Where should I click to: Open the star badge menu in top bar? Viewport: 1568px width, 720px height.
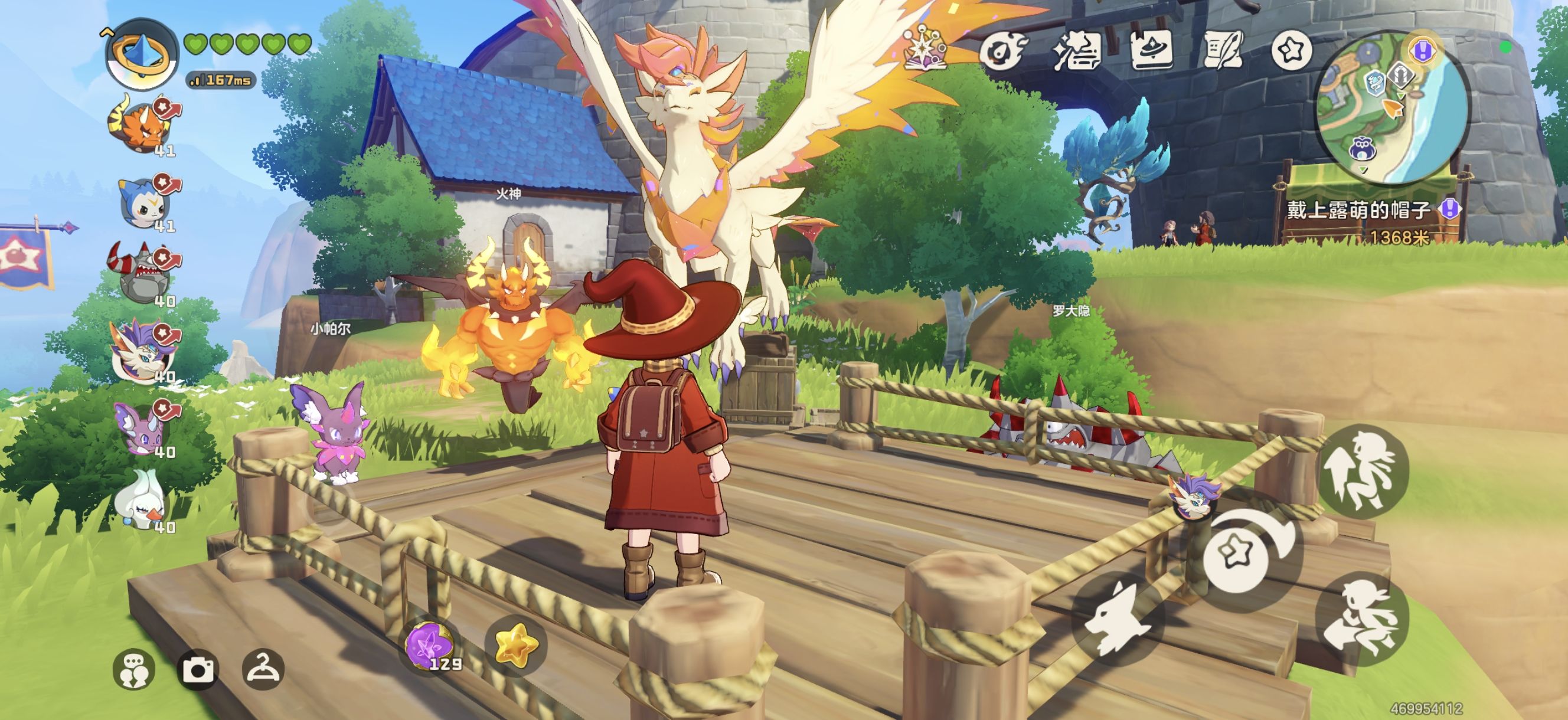coord(1291,50)
